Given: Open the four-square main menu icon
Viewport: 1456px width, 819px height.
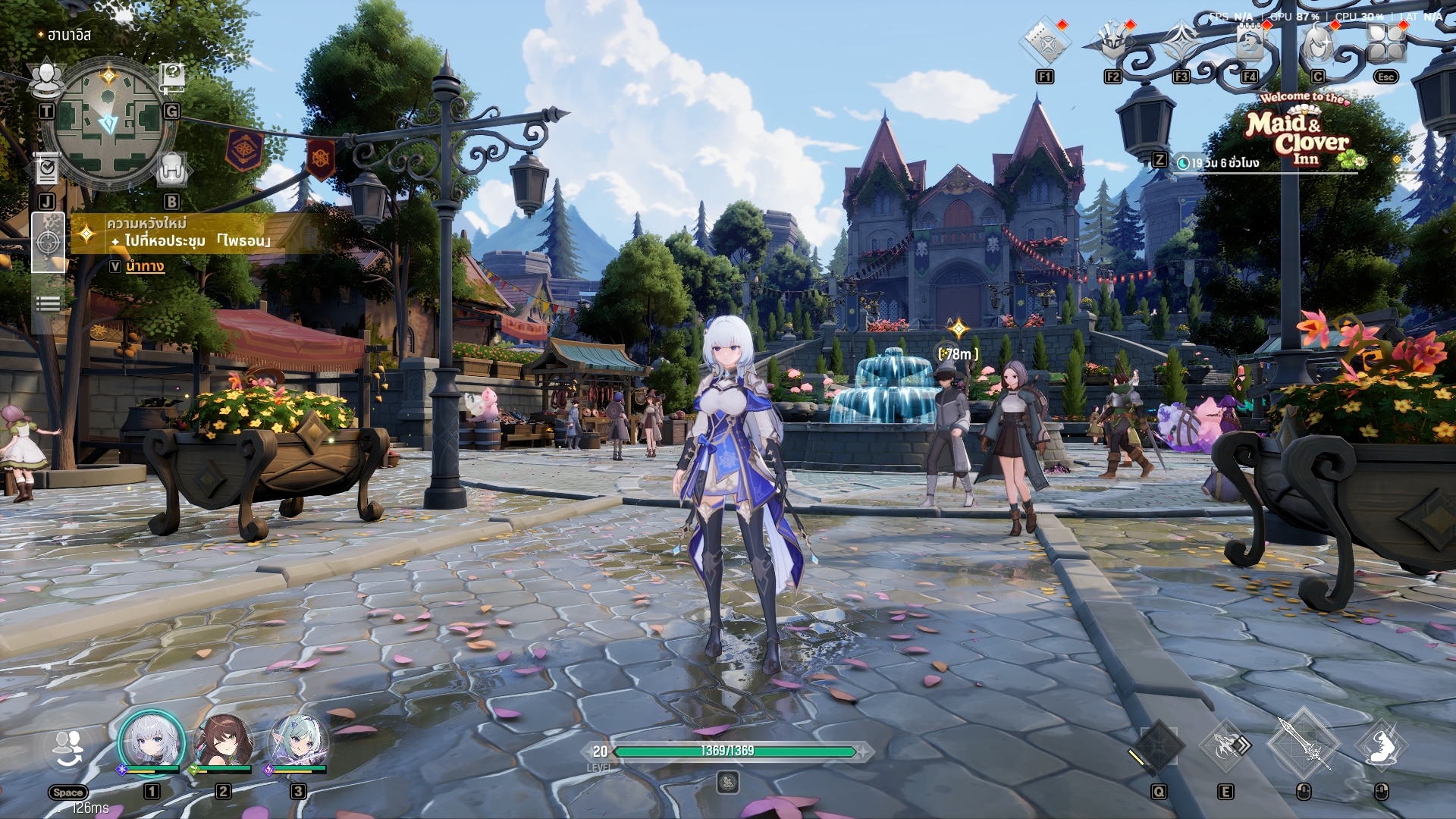Looking at the screenshot, I should click(1385, 44).
